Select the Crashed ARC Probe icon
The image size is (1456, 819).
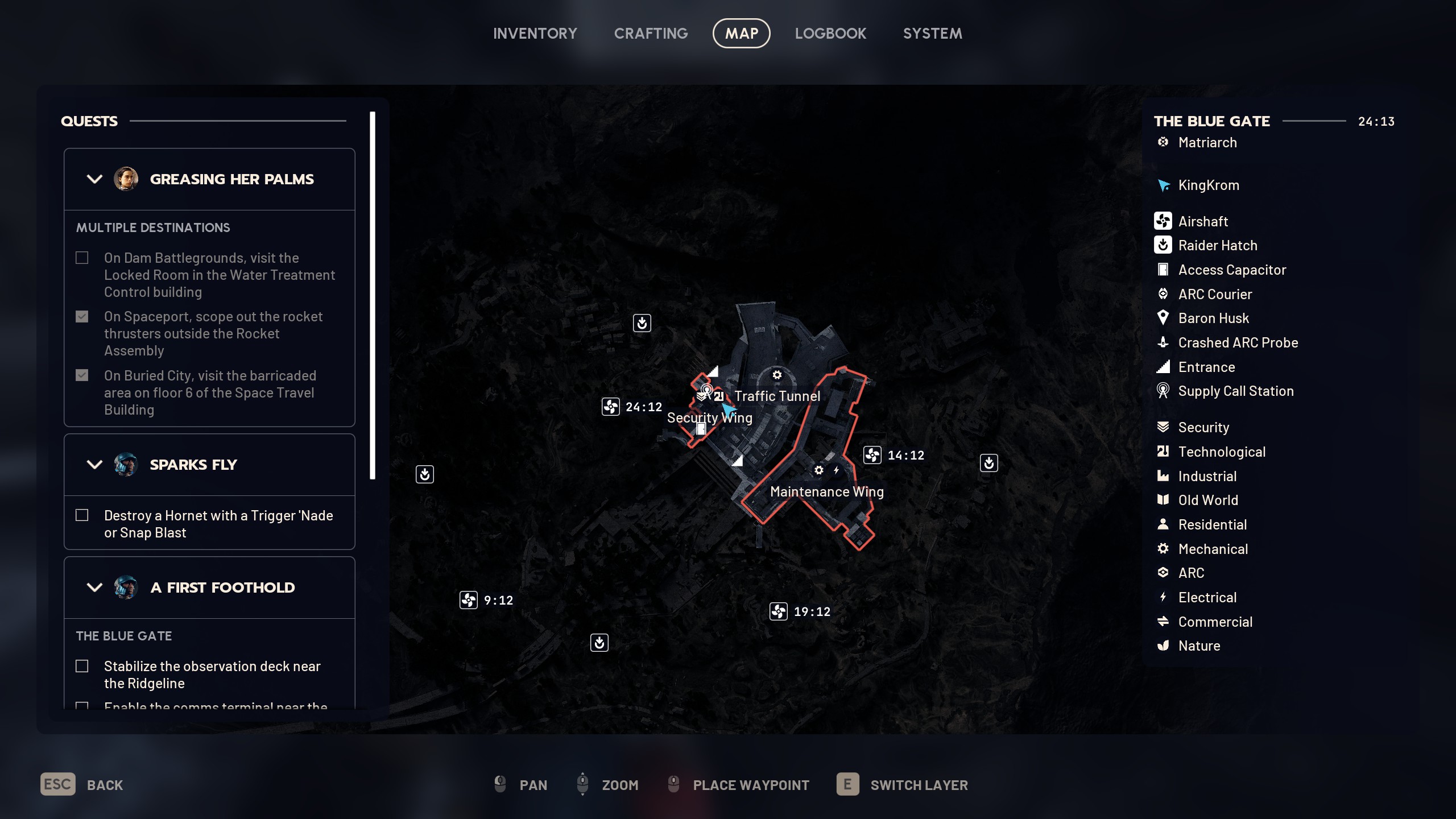tap(1163, 342)
